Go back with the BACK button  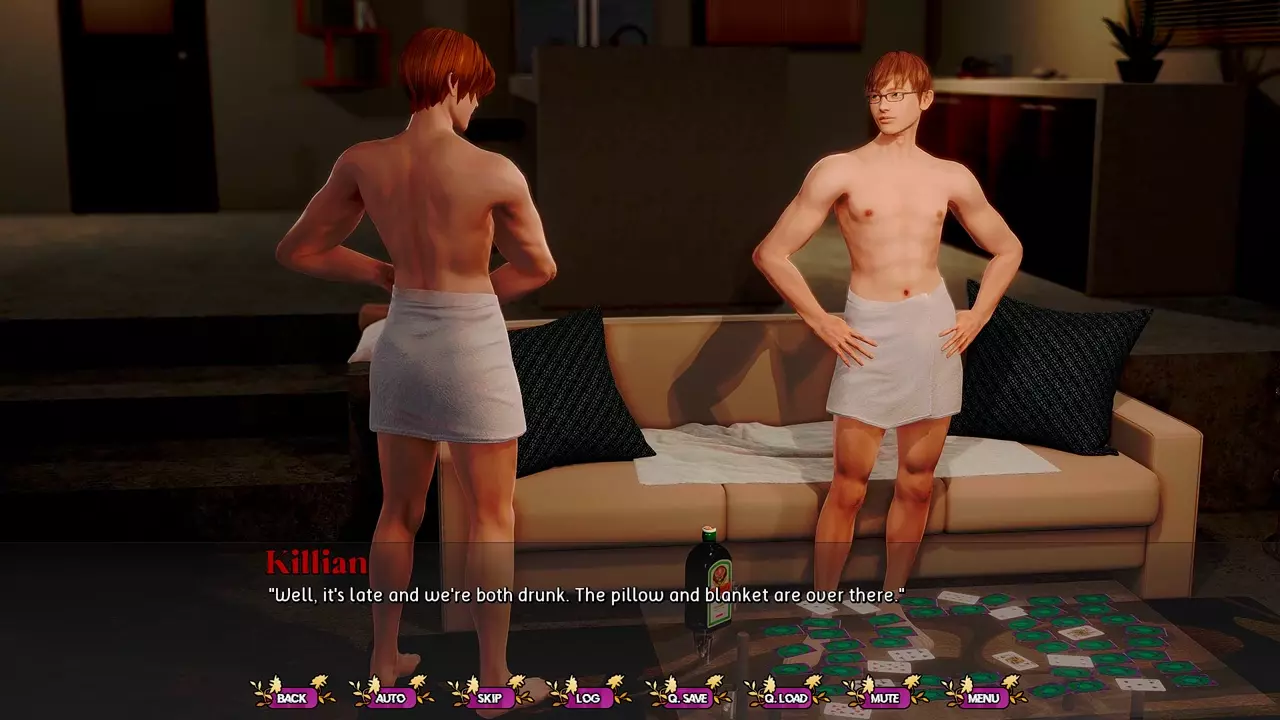tap(292, 698)
